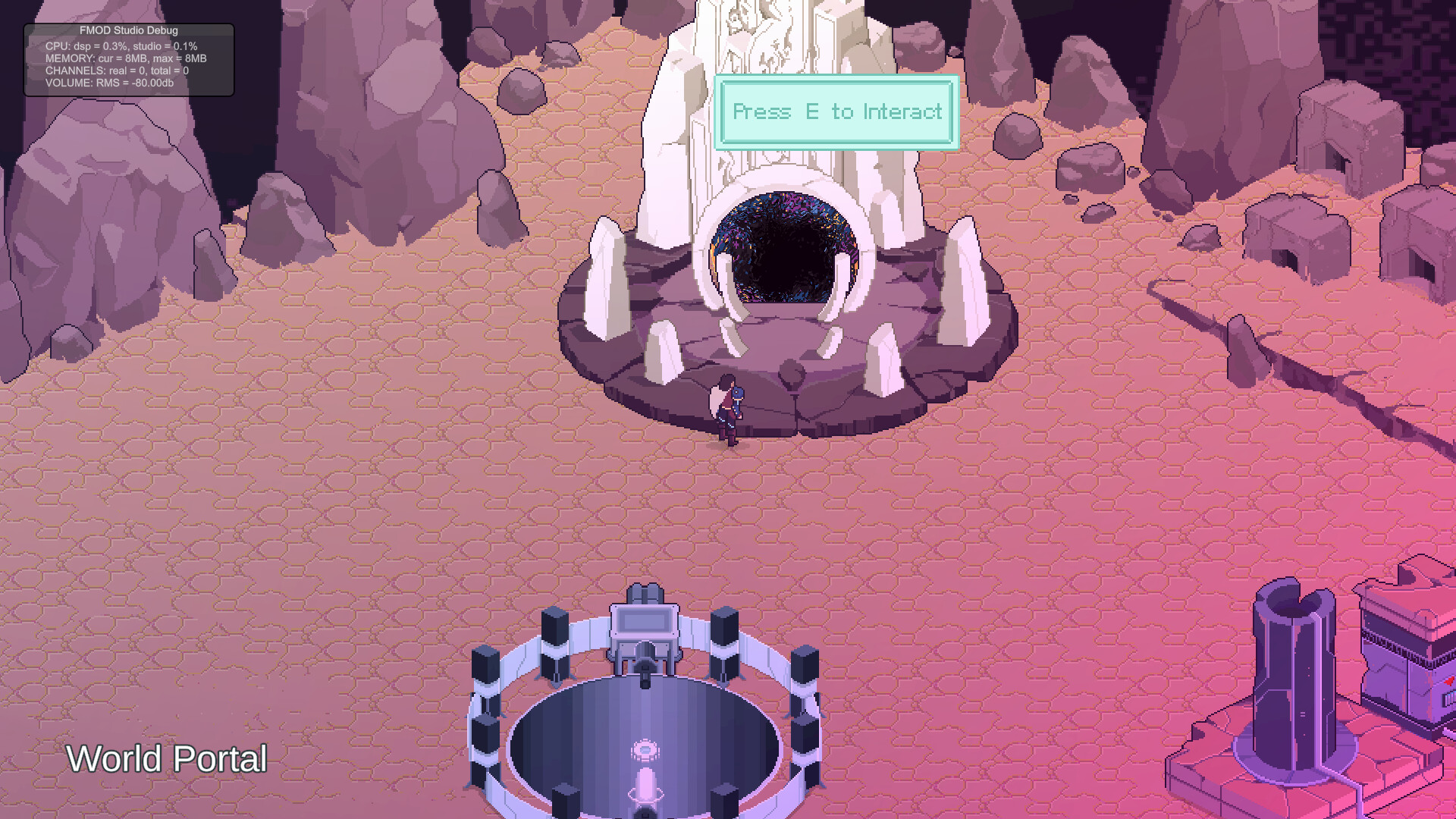Click the E key hint inside the prompt
Viewport: 1456px width, 819px height.
pos(811,111)
